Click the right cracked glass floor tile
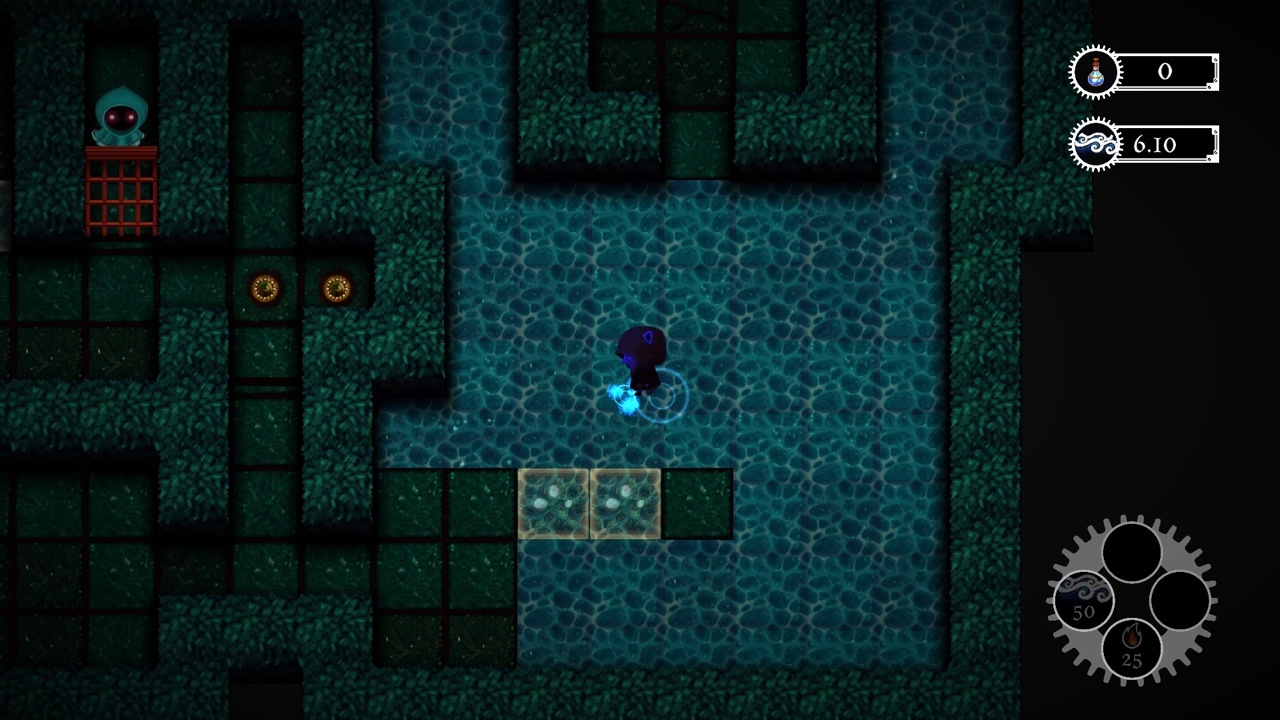This screenshot has height=720, width=1280. [x=624, y=504]
